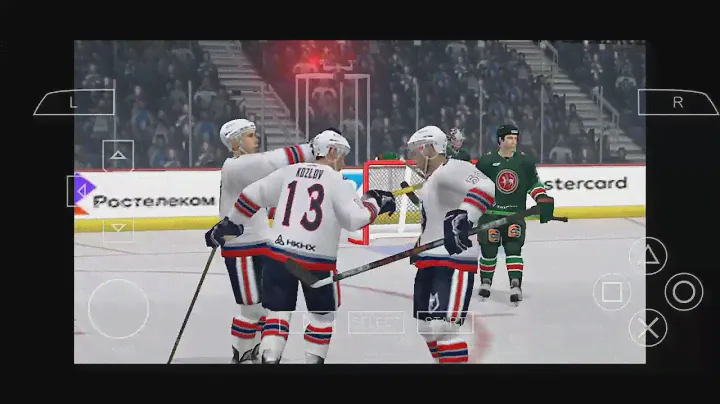Tap the D-pad left arrow

(81, 190)
